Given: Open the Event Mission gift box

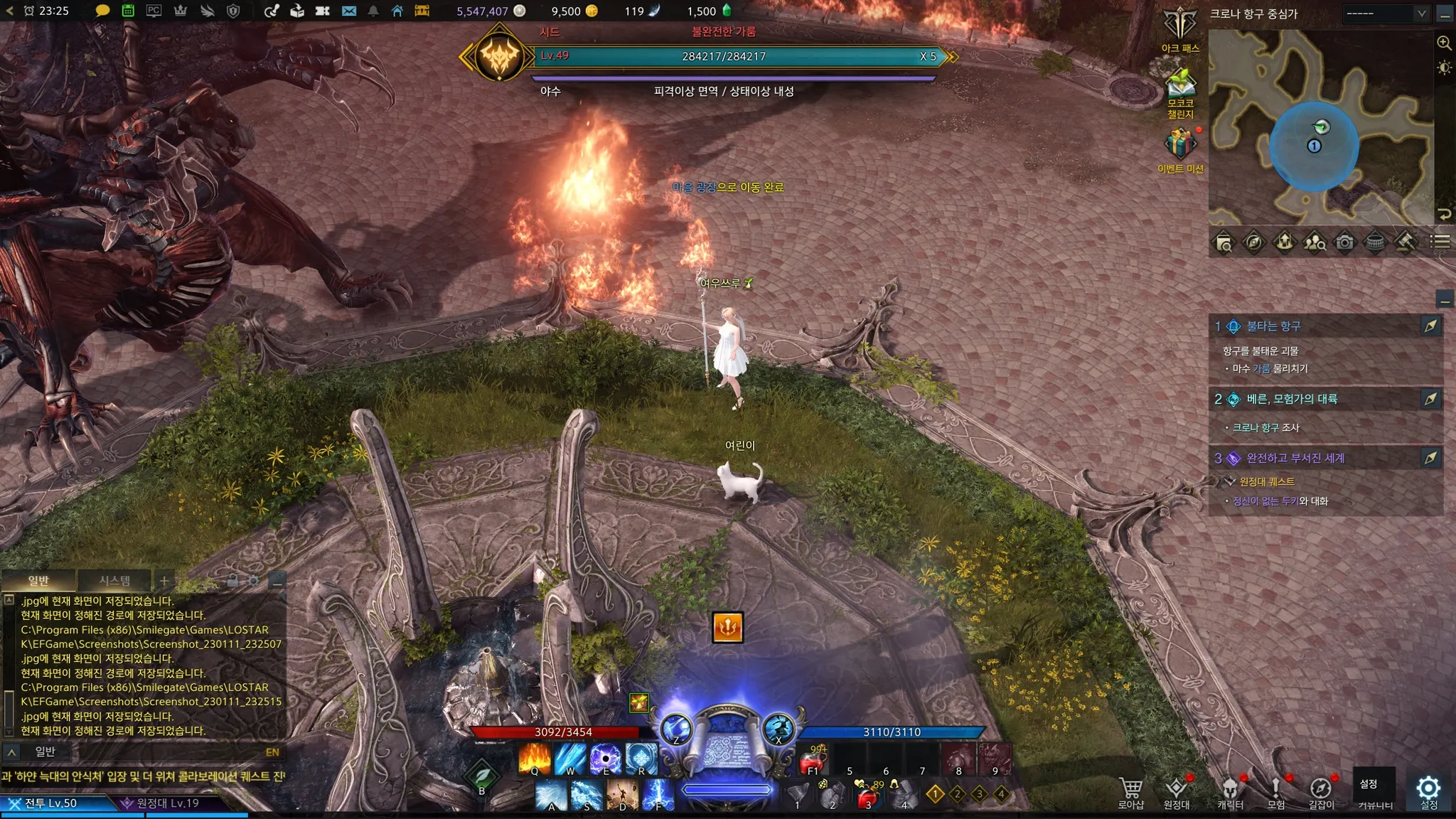Looking at the screenshot, I should (1180, 145).
